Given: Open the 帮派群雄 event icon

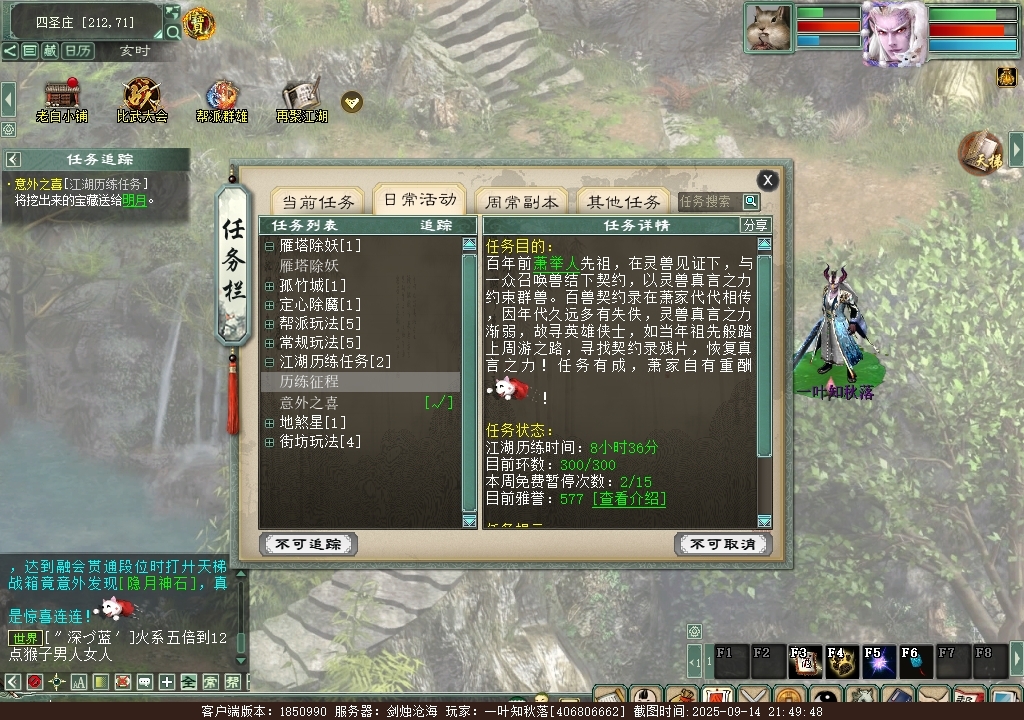Looking at the screenshot, I should pos(221,97).
